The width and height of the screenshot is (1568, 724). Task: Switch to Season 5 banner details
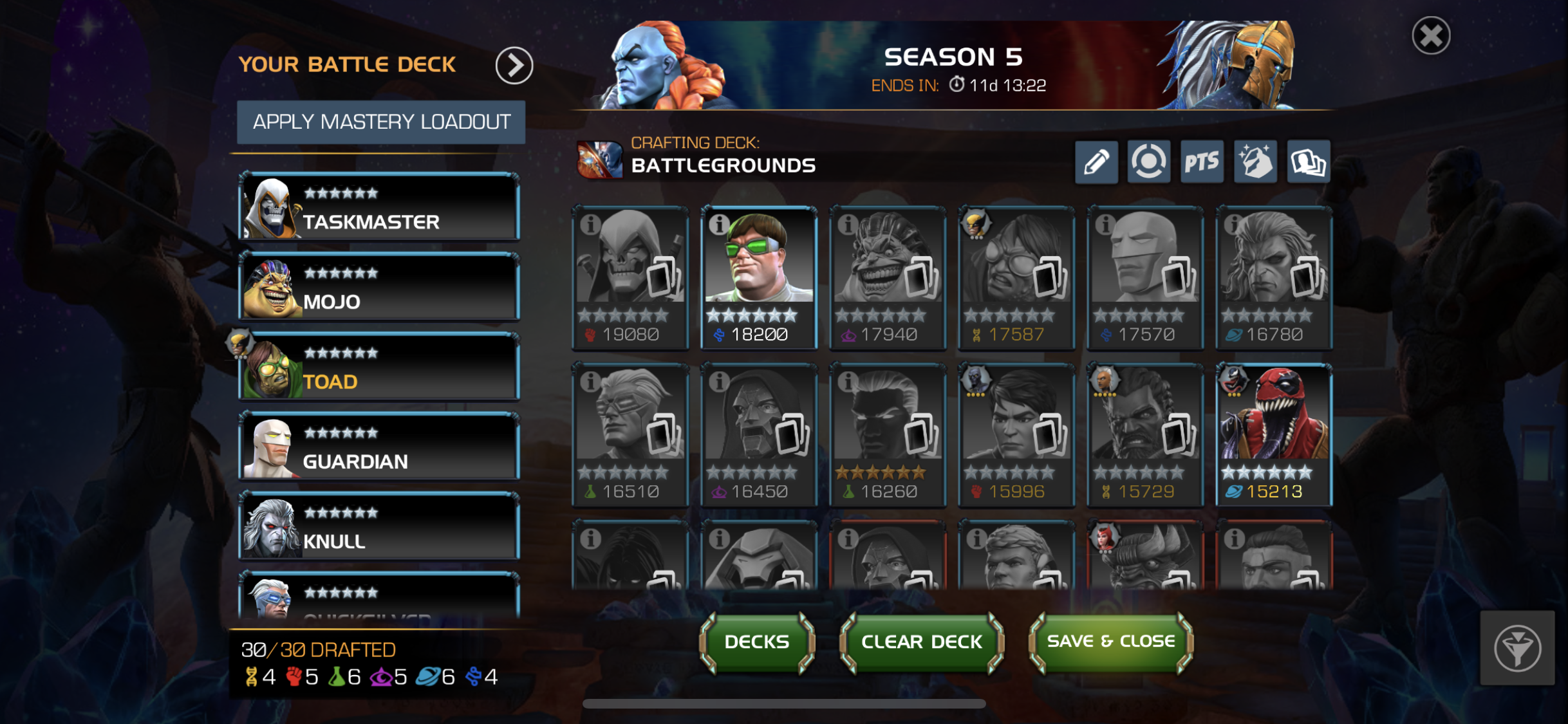[x=954, y=57]
